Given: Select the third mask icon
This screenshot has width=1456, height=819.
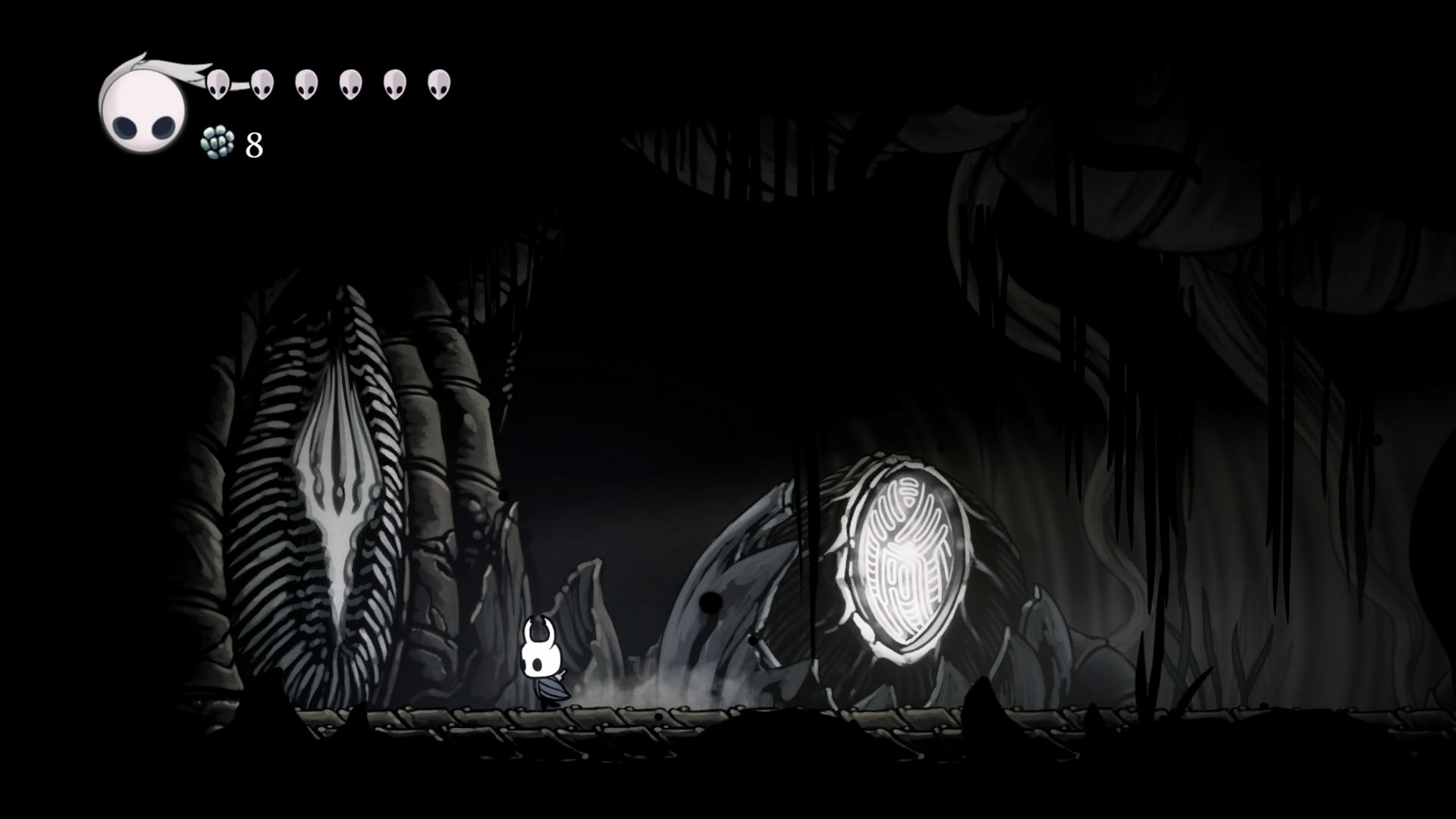Looking at the screenshot, I should [x=306, y=83].
